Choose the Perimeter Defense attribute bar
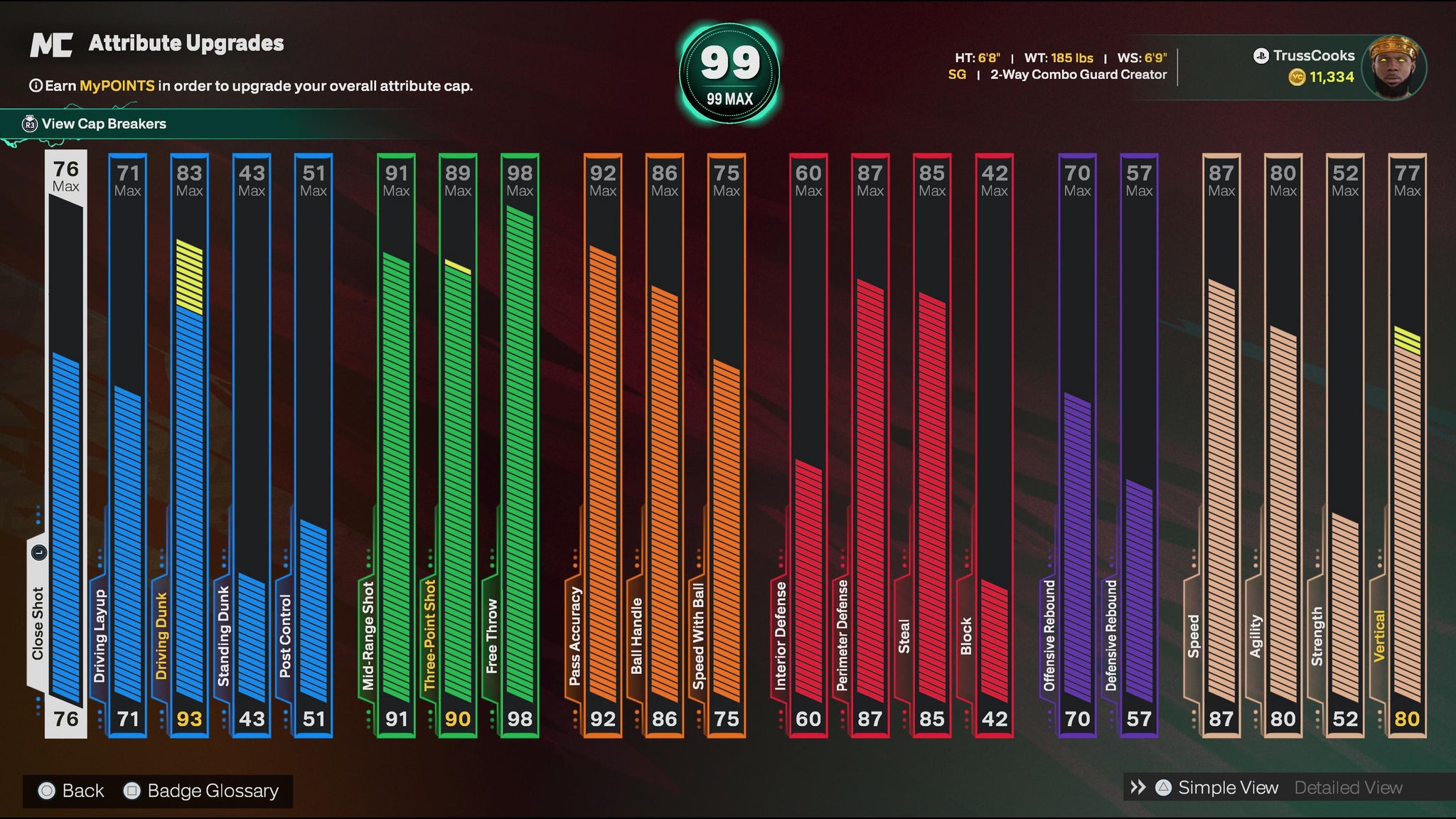Image resolution: width=1456 pixels, height=819 pixels. [870, 444]
